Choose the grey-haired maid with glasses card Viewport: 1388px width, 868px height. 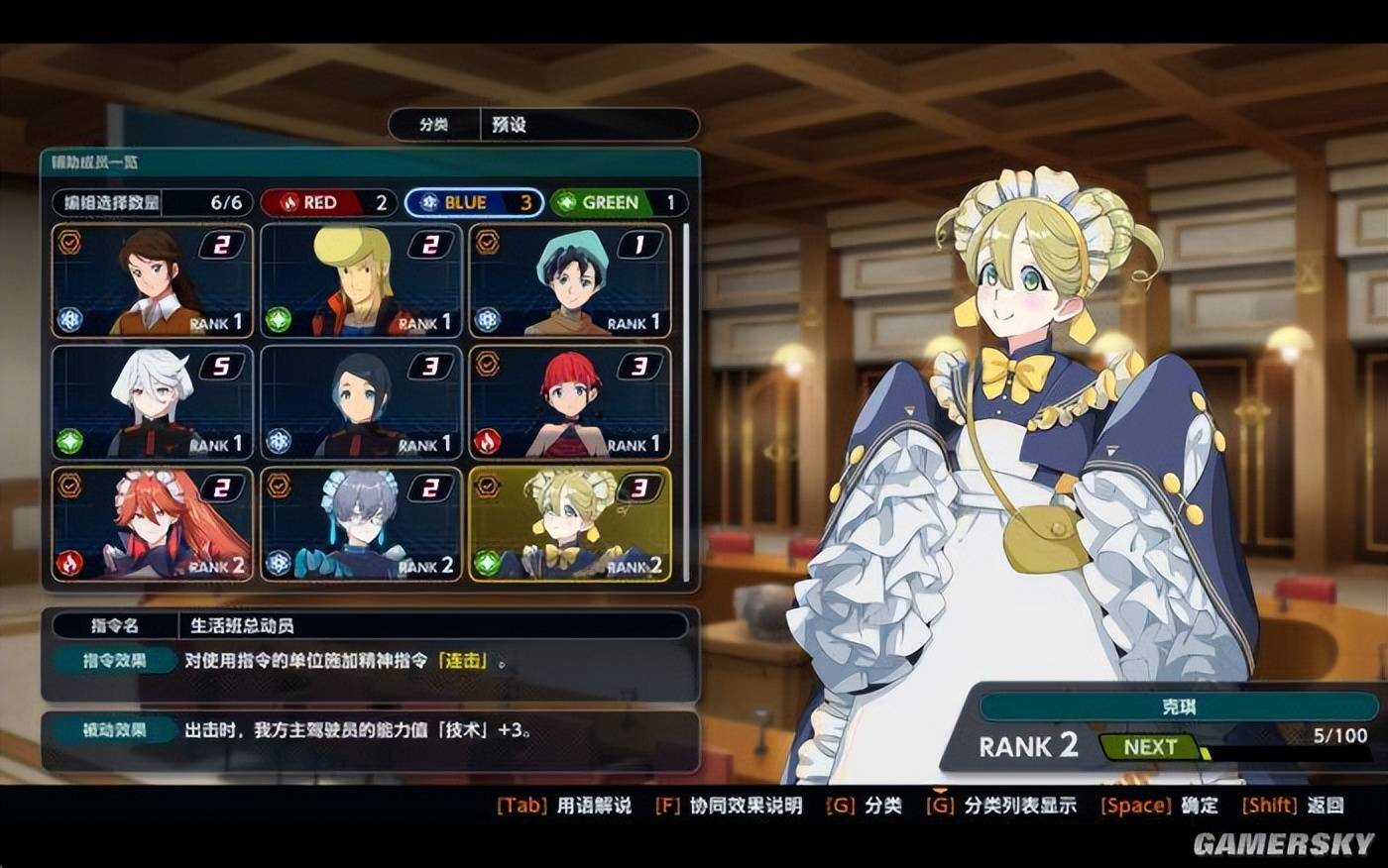361,523
